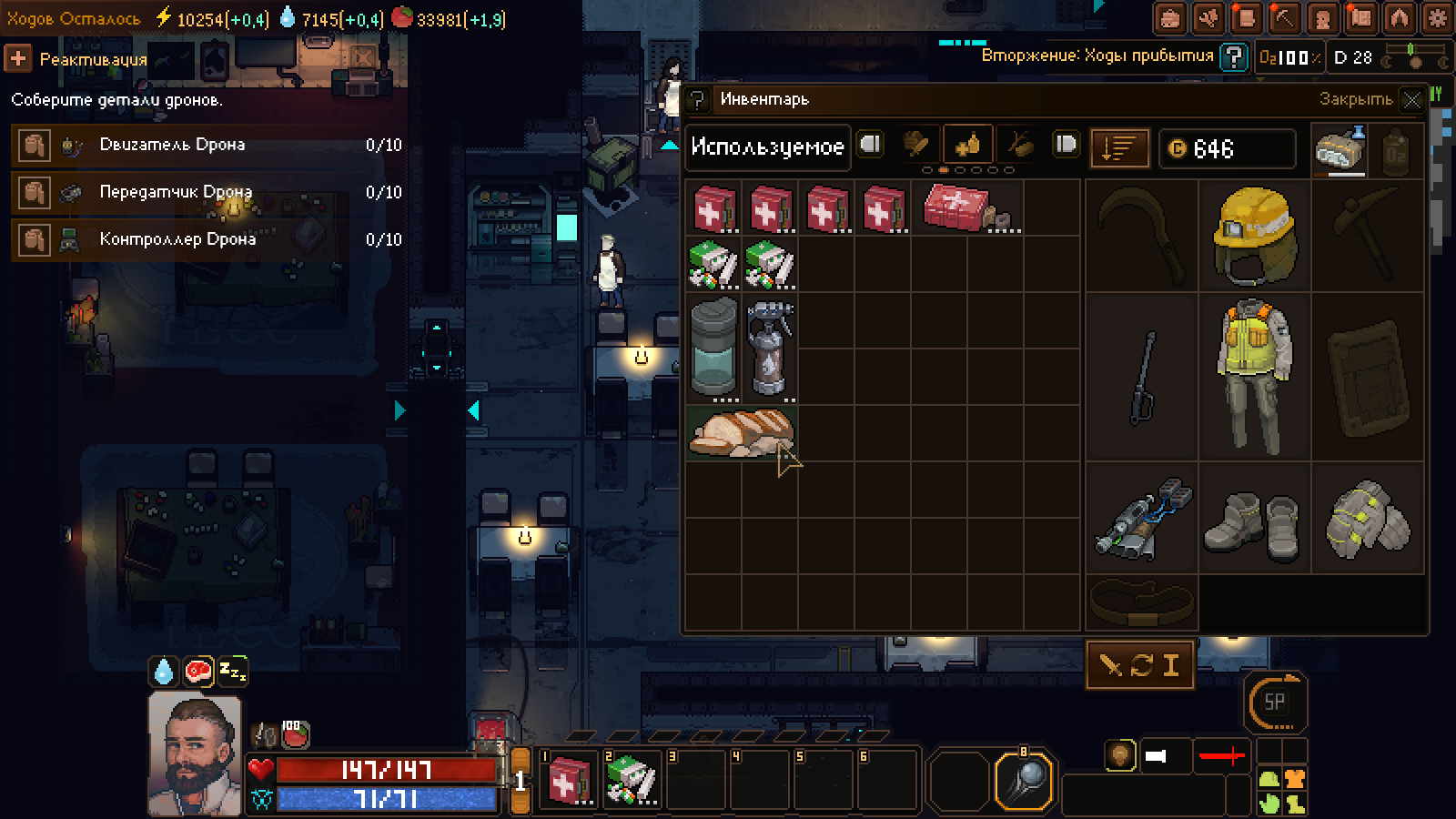Toggle the weapon swap button
The image size is (1456, 819).
point(1140,665)
